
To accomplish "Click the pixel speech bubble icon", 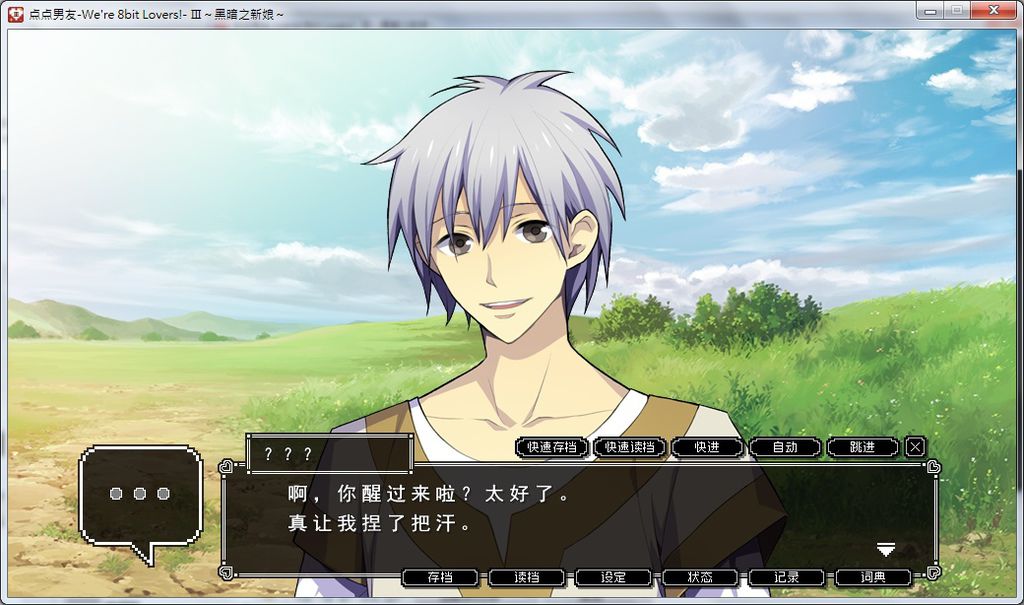I will pos(140,496).
